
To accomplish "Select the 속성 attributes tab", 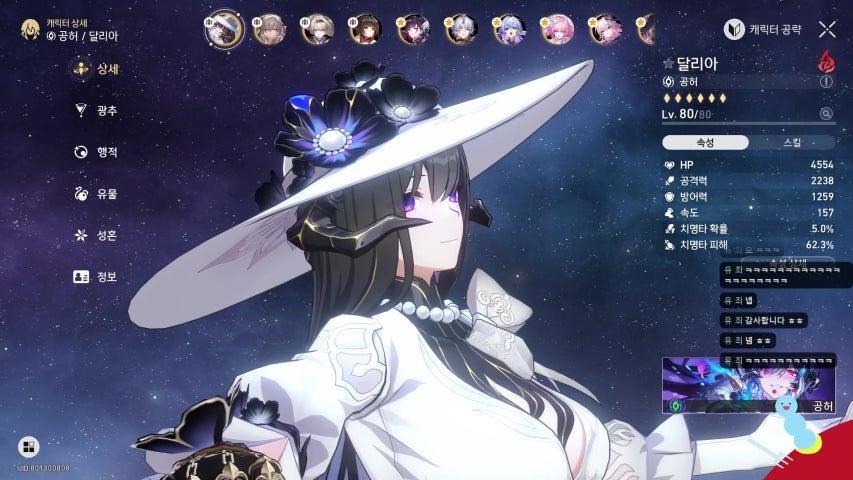I will 704,142.
